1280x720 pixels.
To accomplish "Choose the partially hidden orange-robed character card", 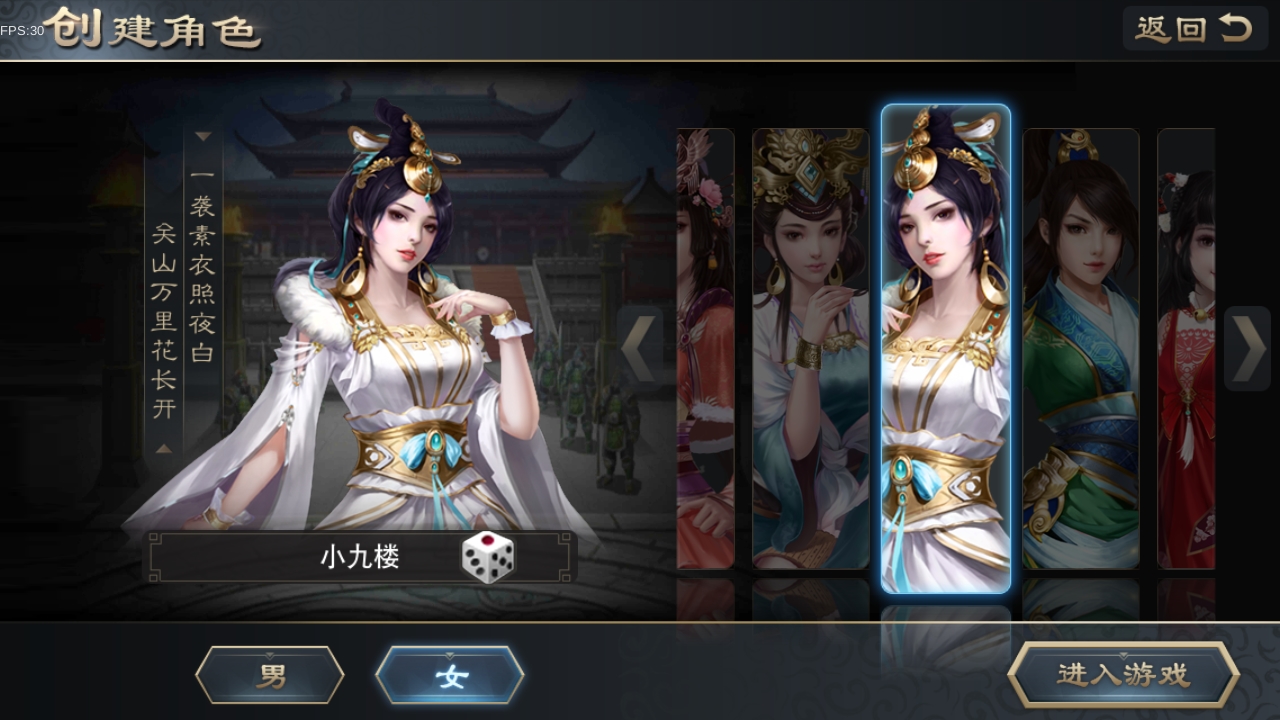I will tap(705, 348).
